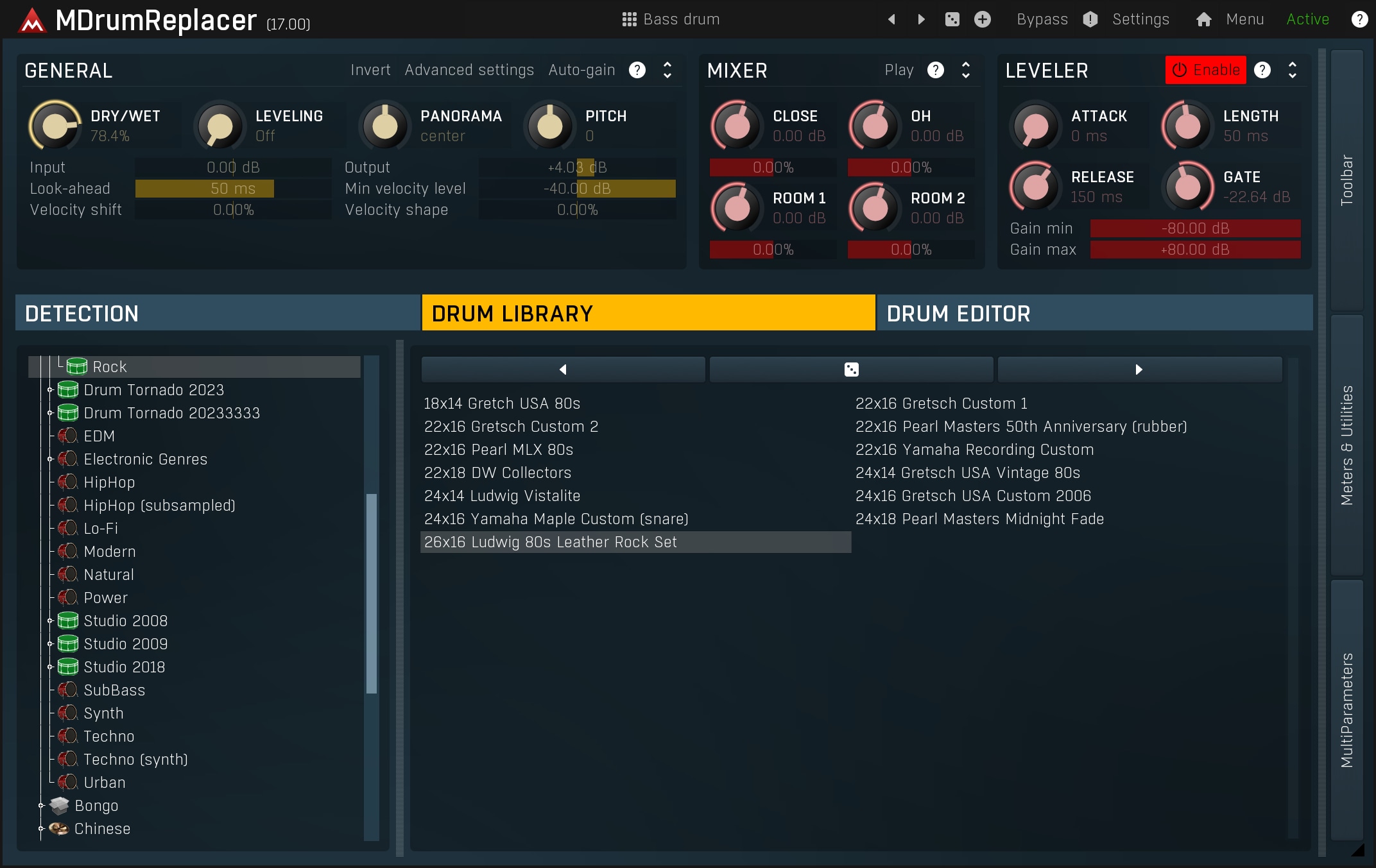Open the Settings menu

[x=1140, y=19]
